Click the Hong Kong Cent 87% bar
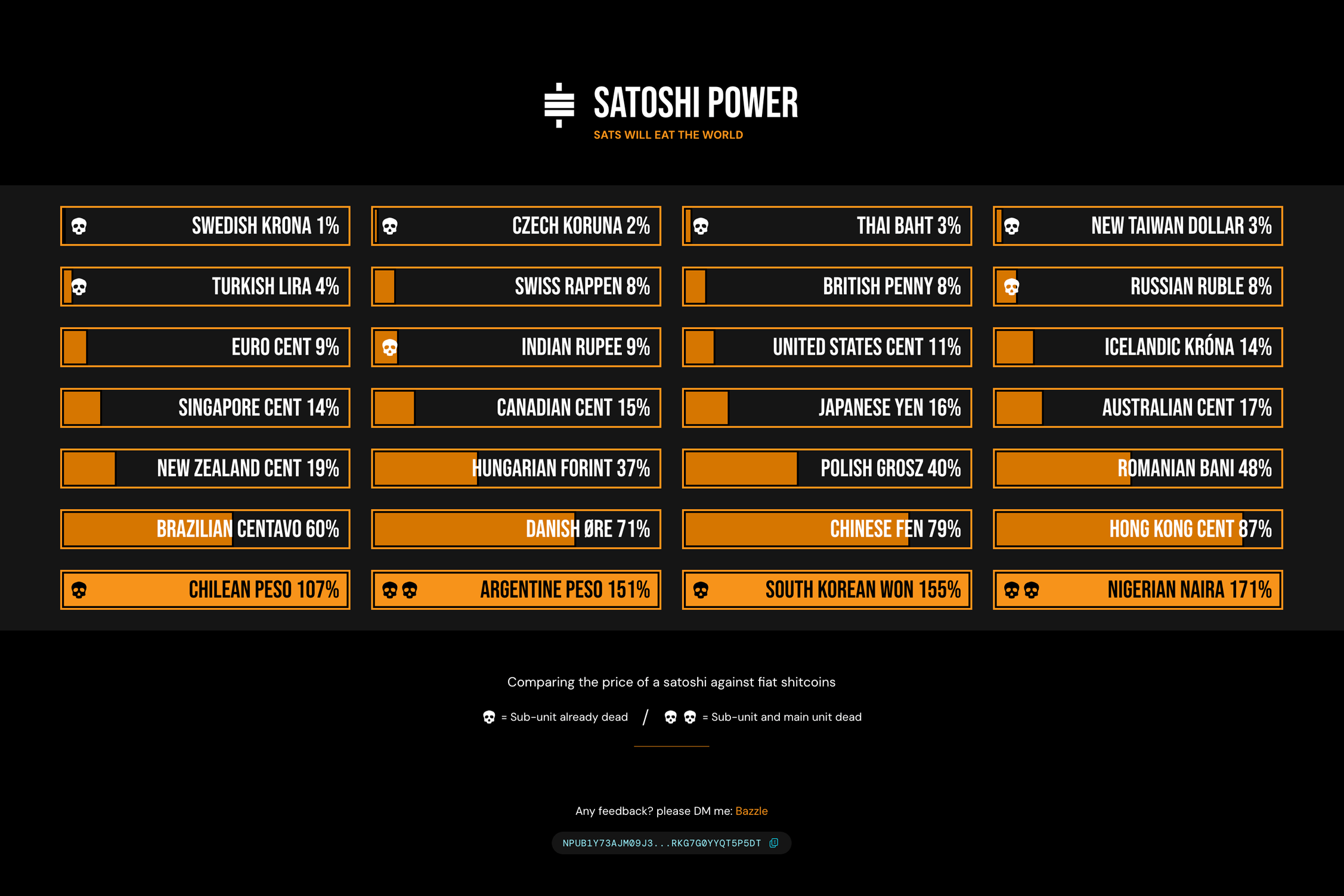This screenshot has width=1344, height=896. (1137, 529)
